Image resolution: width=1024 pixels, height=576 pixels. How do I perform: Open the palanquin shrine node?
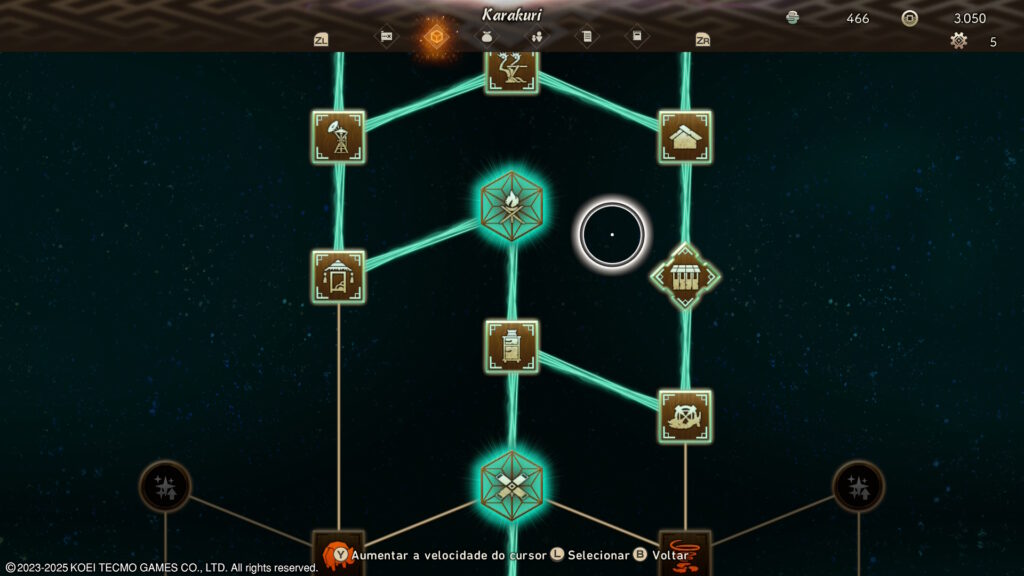coord(338,276)
